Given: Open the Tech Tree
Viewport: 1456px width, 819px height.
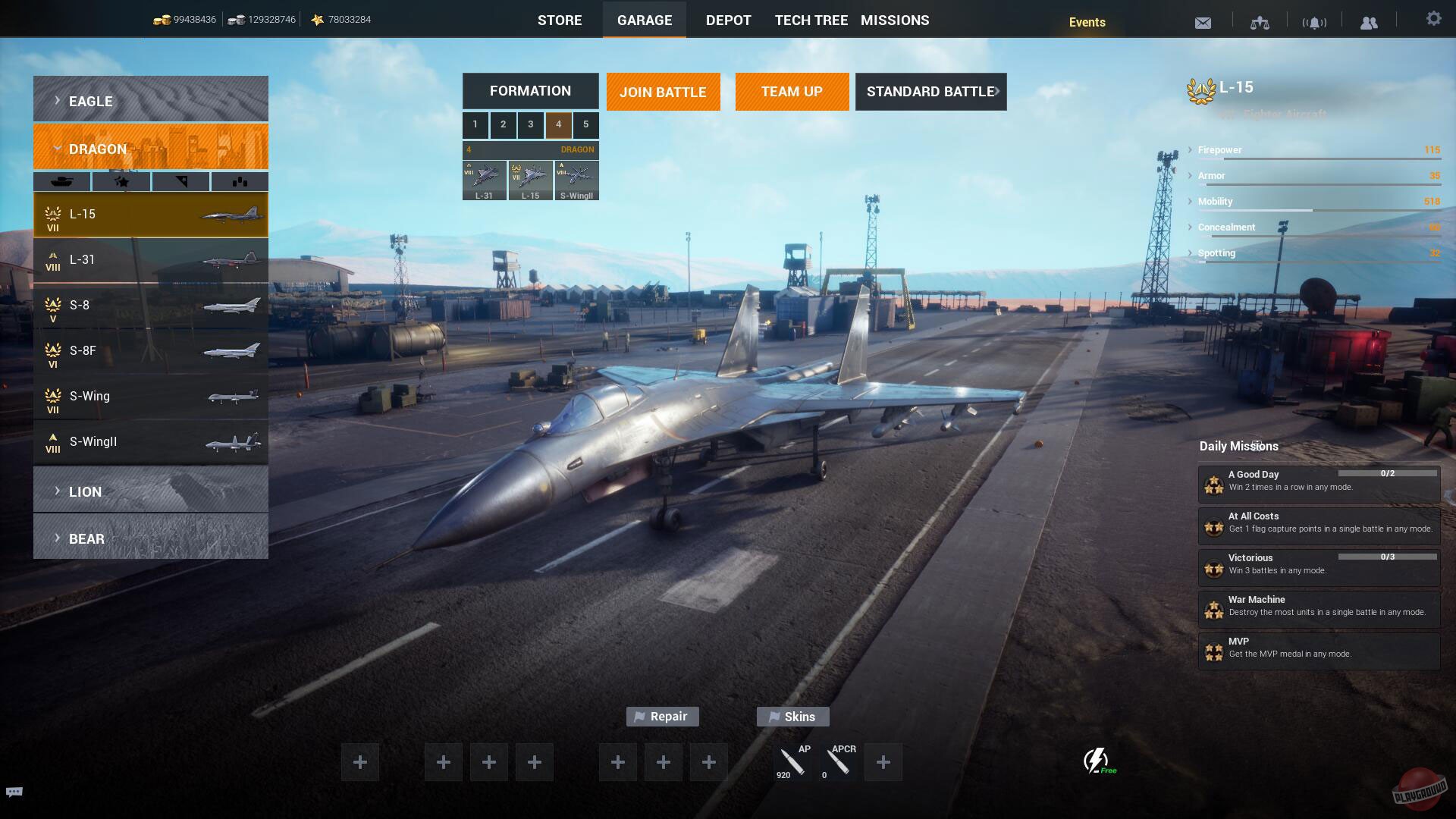Looking at the screenshot, I should pyautogui.click(x=811, y=20).
